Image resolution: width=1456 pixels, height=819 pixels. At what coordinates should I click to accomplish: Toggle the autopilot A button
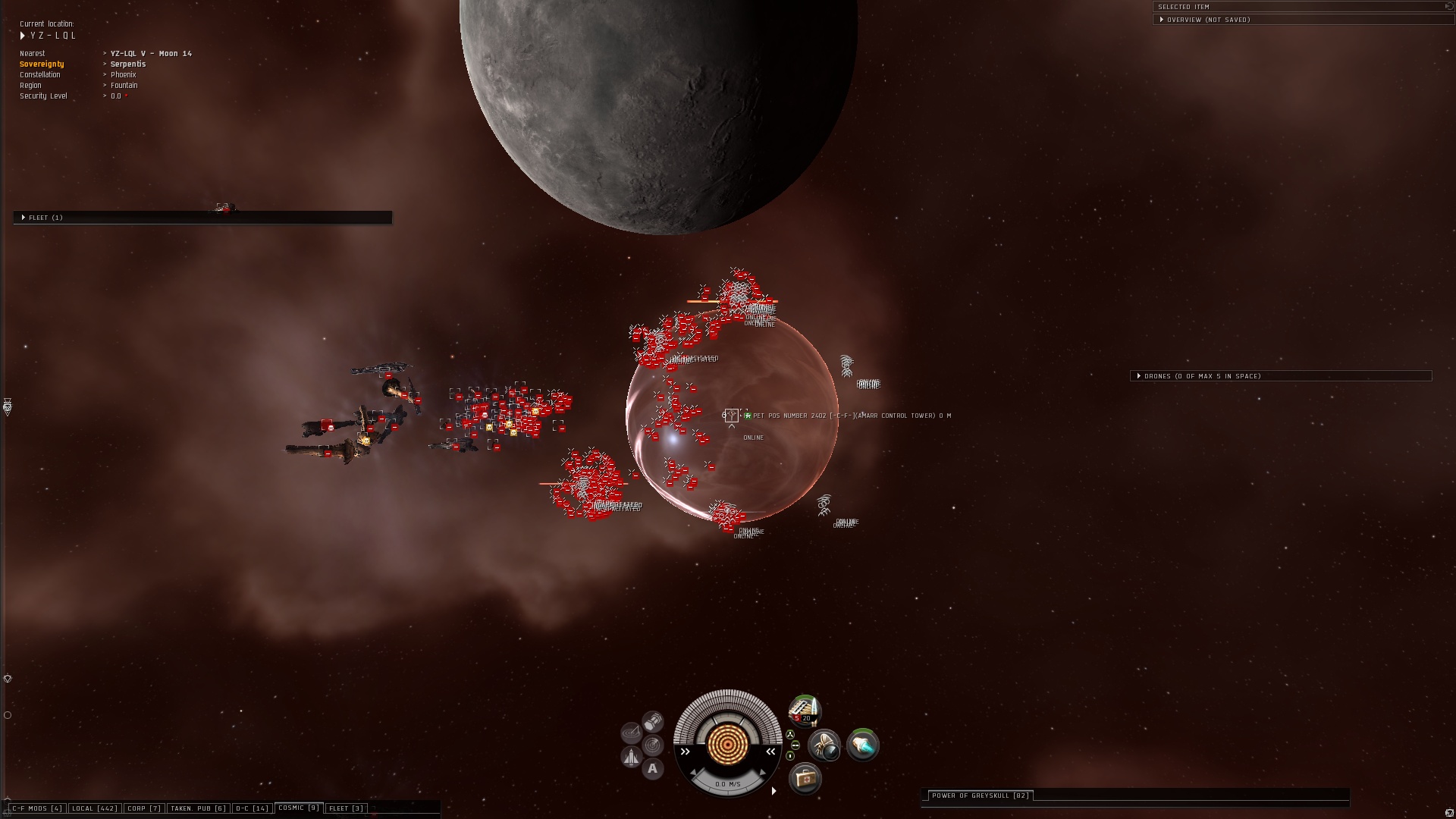point(653,769)
